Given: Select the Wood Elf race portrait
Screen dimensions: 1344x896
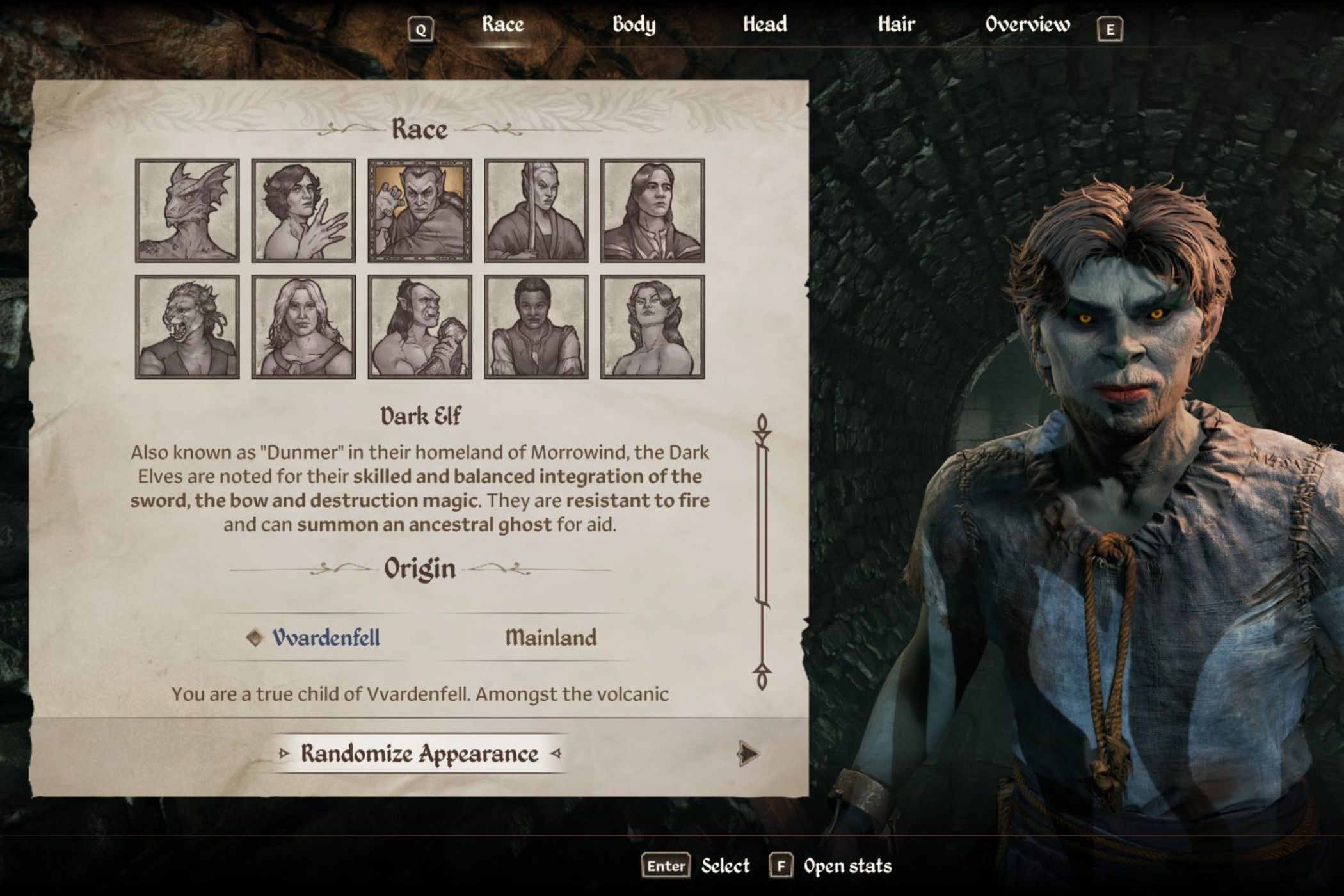Looking at the screenshot, I should tap(652, 327).
